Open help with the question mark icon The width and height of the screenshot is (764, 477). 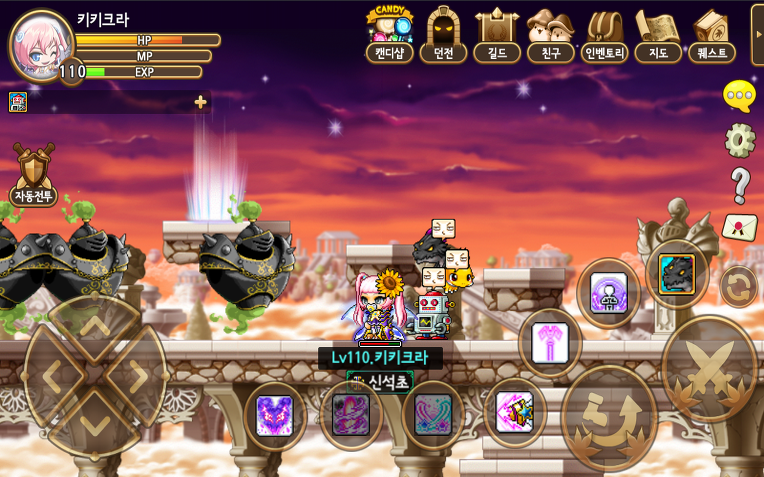coord(740,185)
